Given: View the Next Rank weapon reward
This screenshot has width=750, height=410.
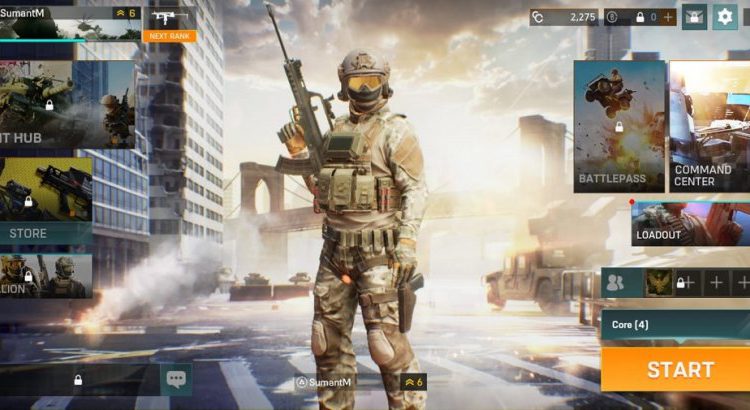Looking at the screenshot, I should tap(170, 23).
